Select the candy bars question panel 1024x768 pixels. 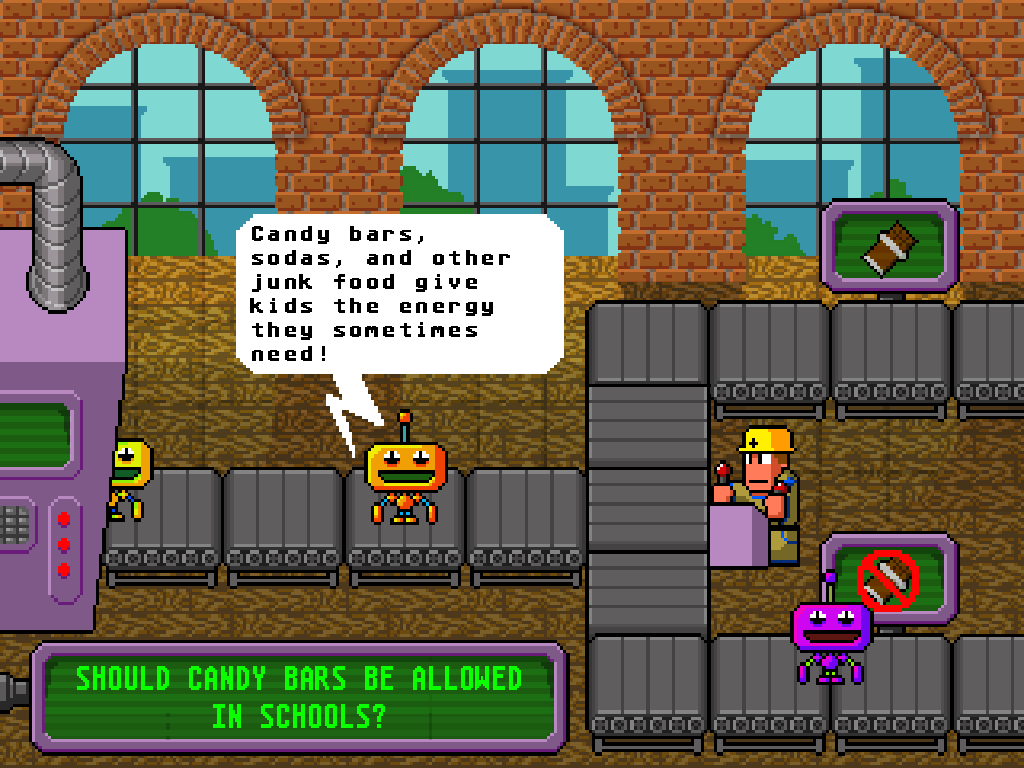coord(299,697)
